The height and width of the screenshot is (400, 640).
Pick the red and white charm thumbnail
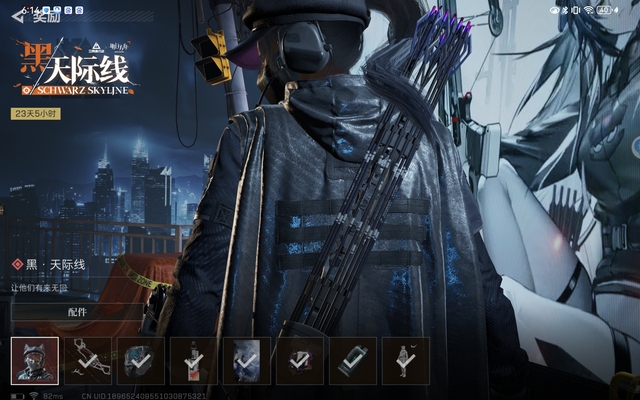pyautogui.click(x=194, y=360)
